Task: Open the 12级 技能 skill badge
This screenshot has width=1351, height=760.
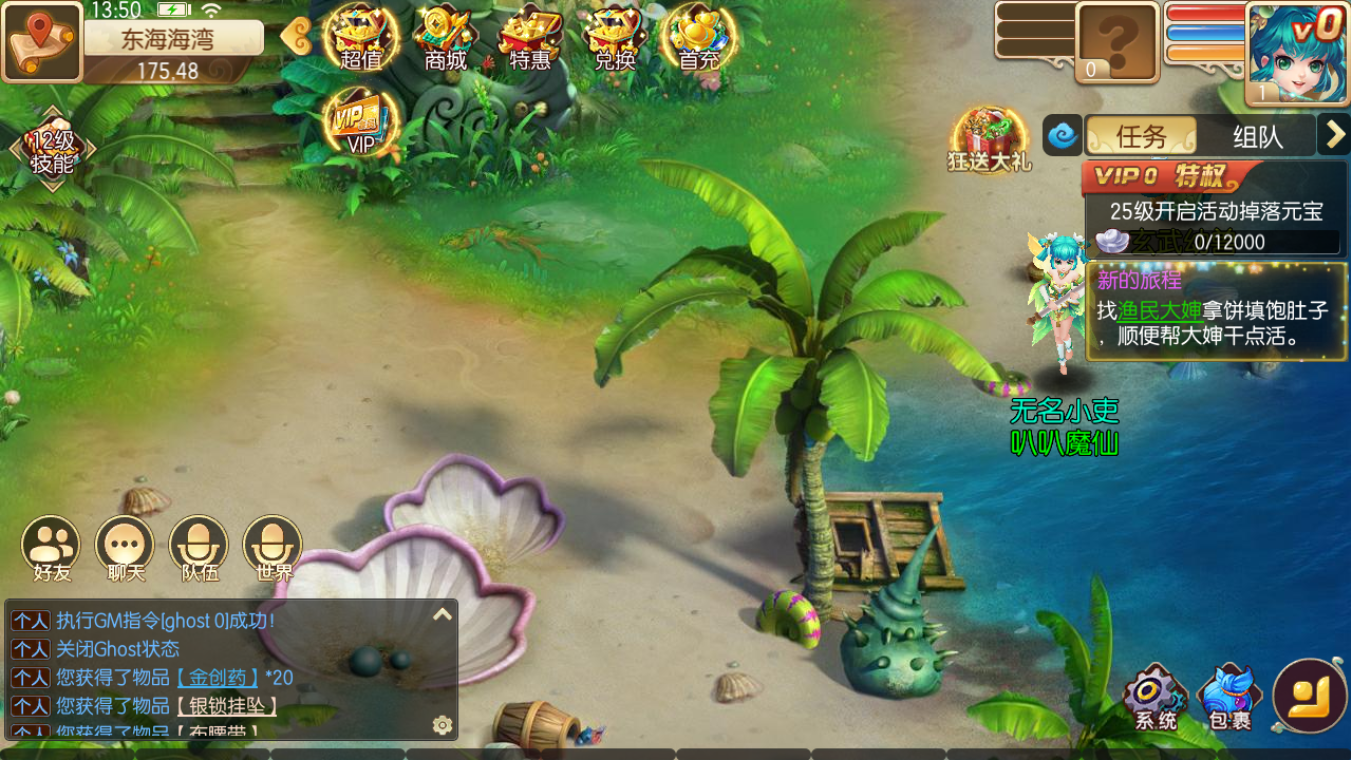Action: (x=52, y=151)
